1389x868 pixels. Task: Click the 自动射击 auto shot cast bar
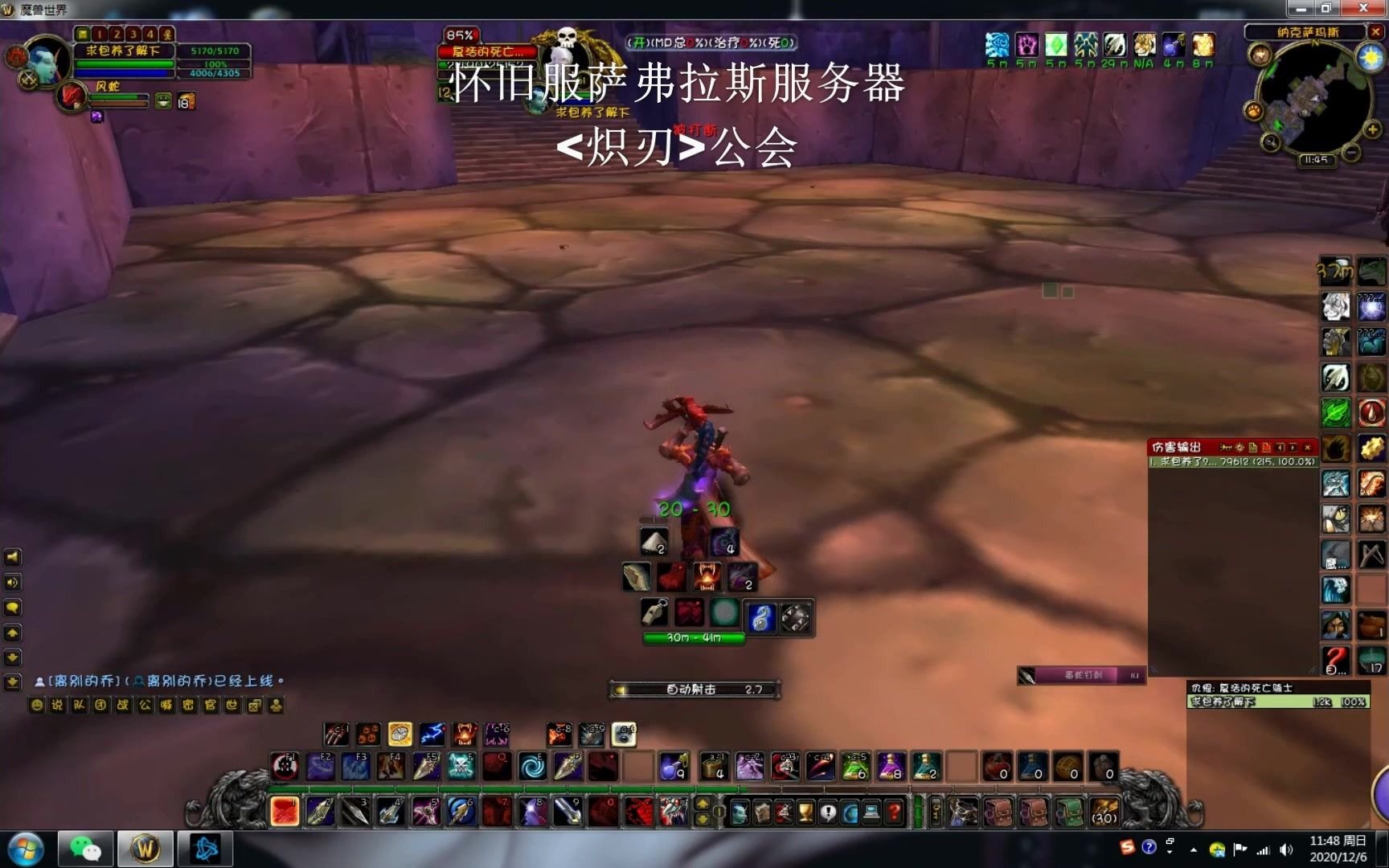coord(693,690)
